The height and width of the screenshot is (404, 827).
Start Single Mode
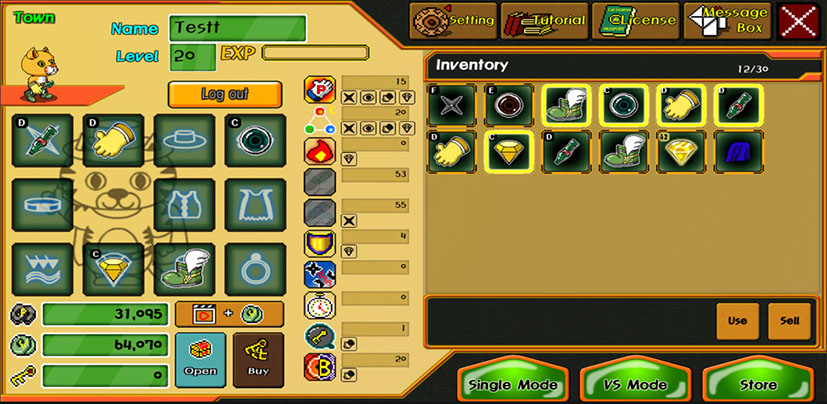[513, 385]
